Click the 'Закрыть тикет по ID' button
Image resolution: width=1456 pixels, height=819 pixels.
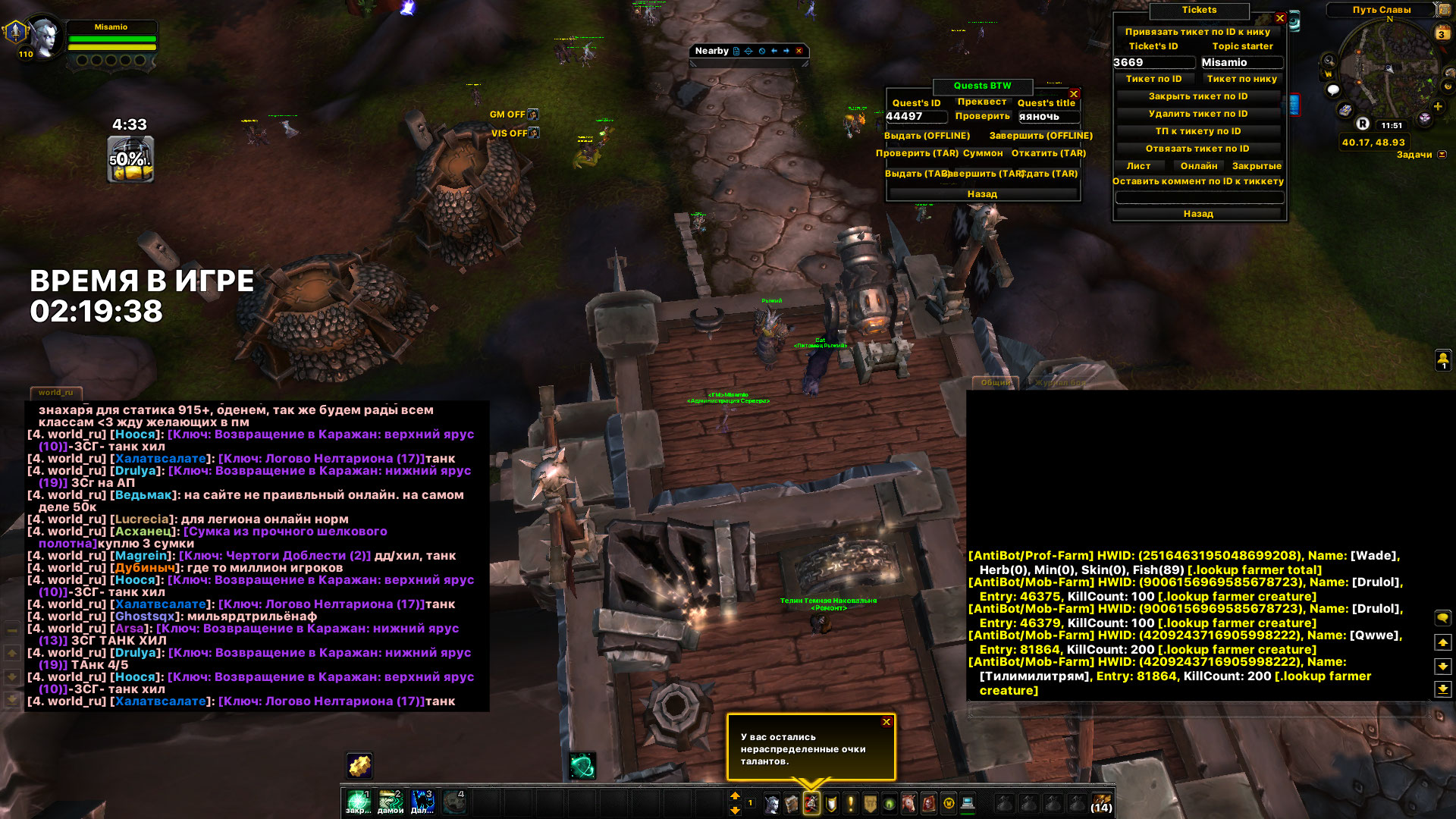tap(1197, 96)
